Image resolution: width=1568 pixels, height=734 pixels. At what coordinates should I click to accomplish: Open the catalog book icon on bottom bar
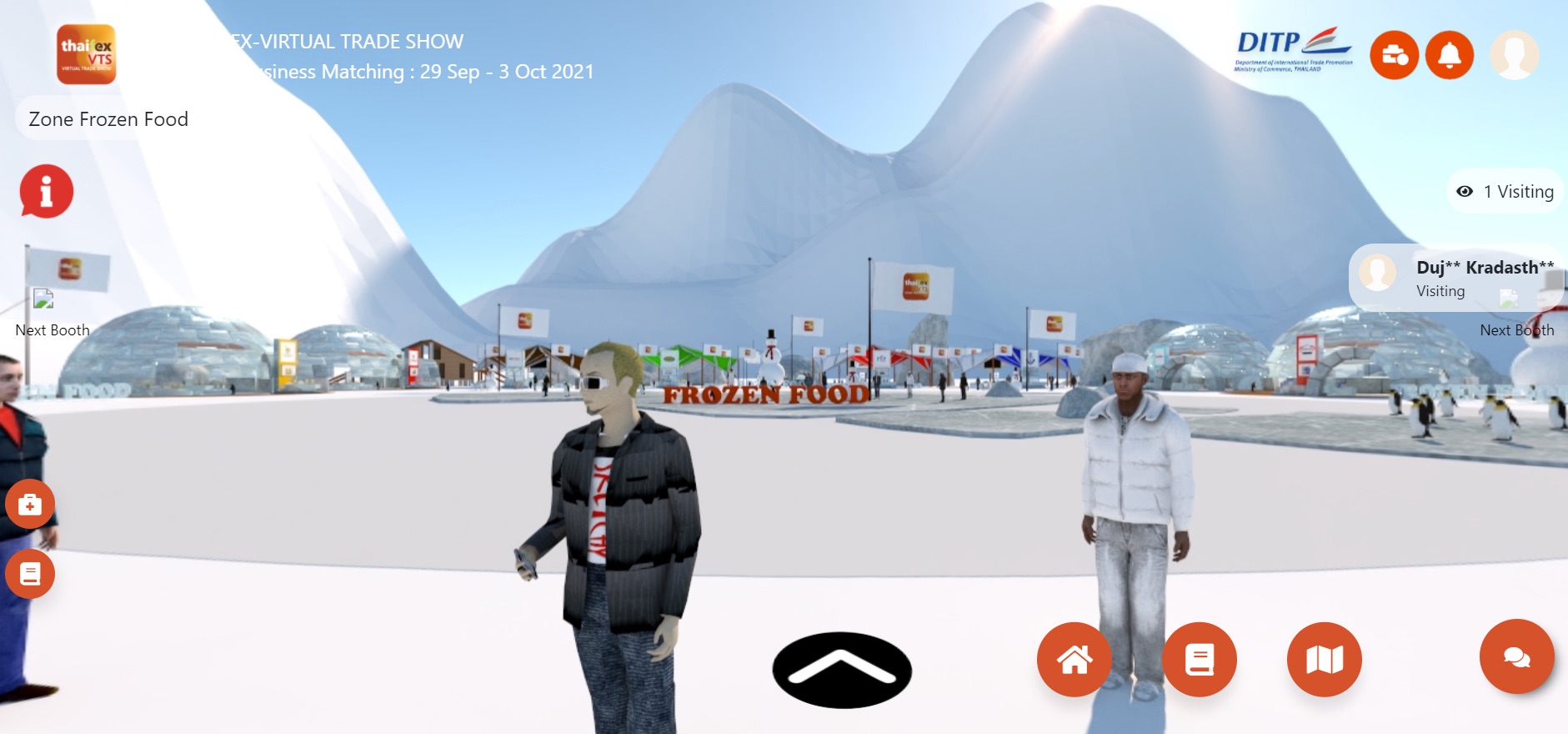pos(1200,660)
